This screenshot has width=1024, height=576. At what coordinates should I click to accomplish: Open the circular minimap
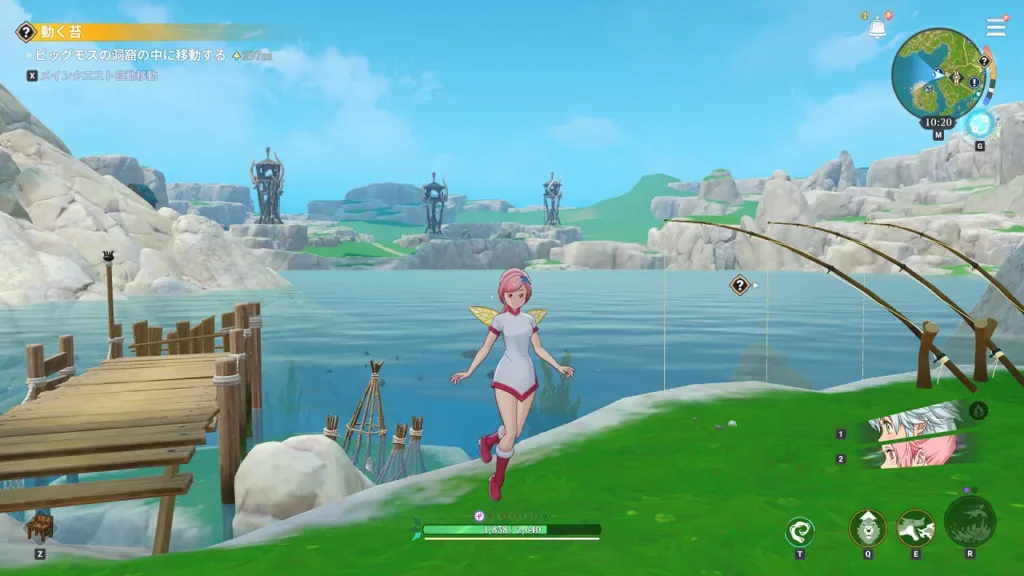click(x=938, y=73)
